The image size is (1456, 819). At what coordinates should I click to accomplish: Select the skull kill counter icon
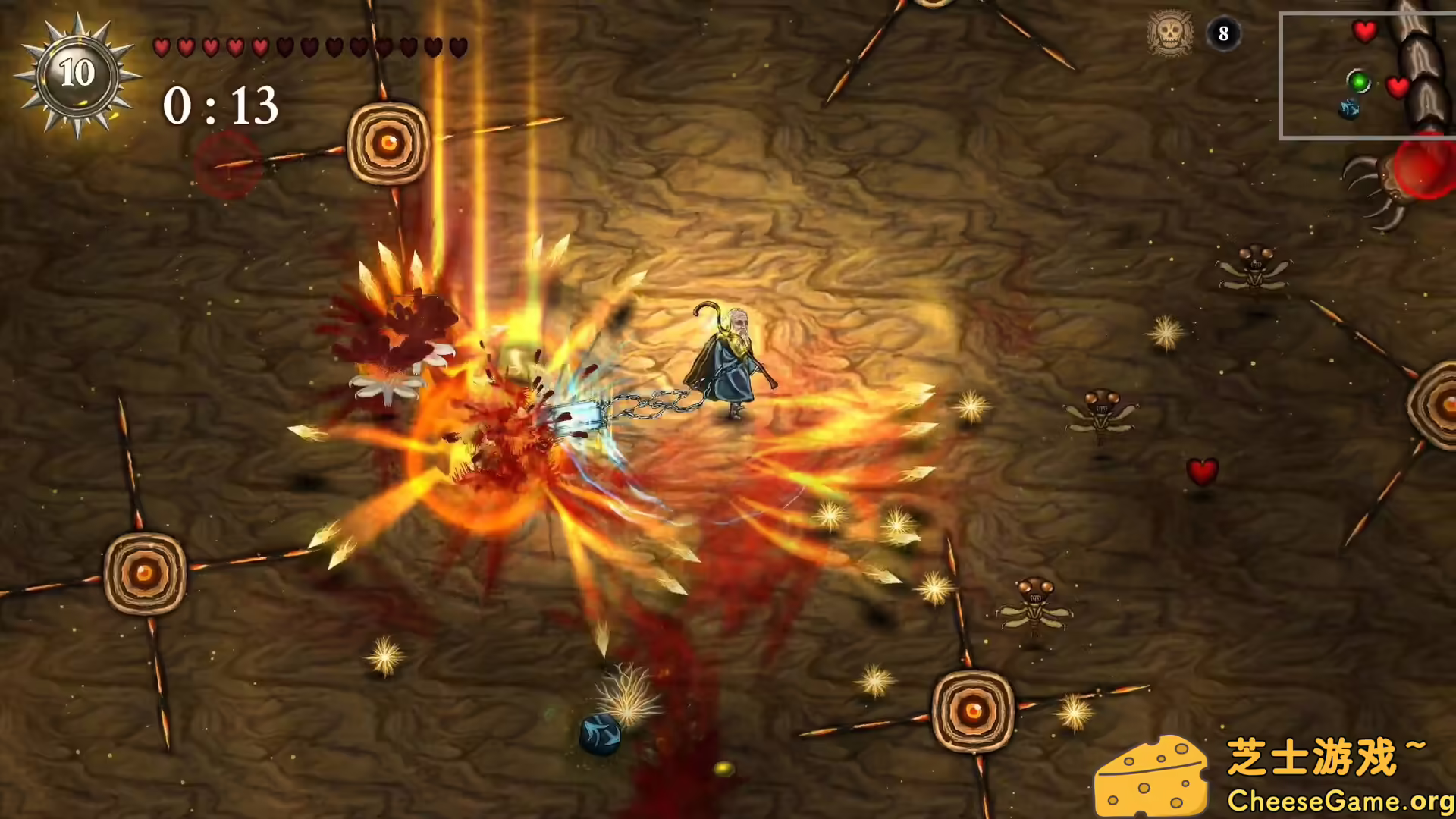tap(1170, 32)
